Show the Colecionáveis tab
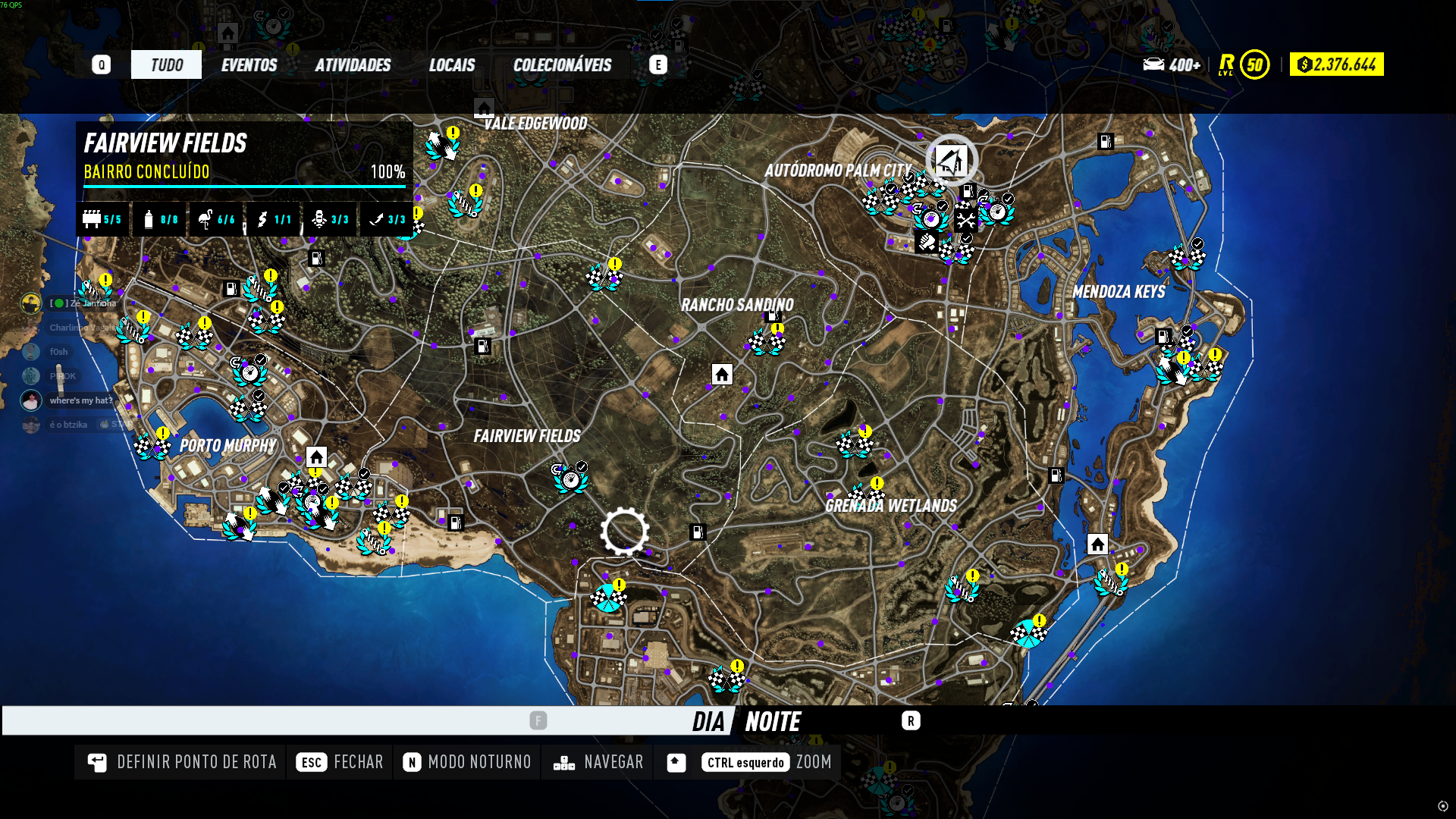The height and width of the screenshot is (819, 1456). 562,65
